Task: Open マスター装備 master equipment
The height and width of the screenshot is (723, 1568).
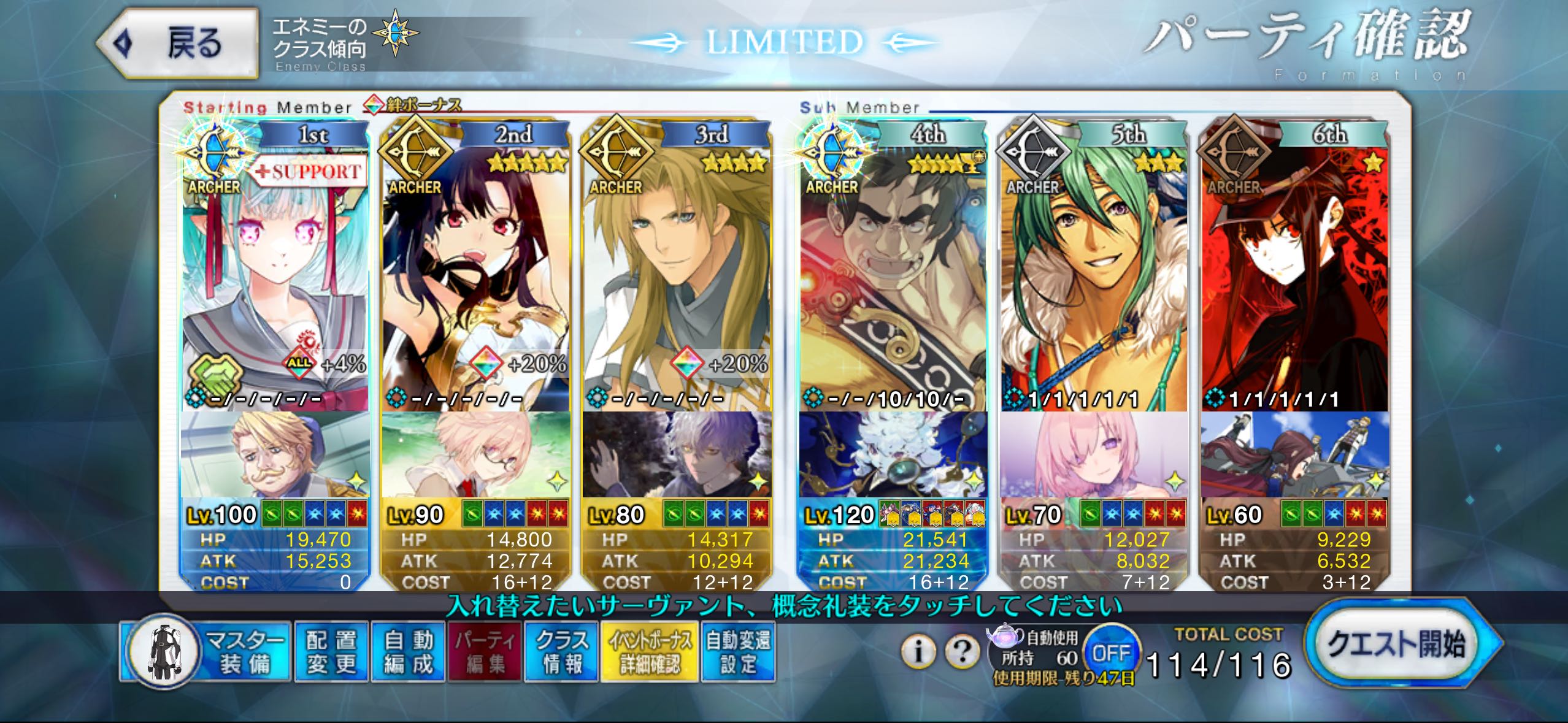Action: (x=206, y=652)
